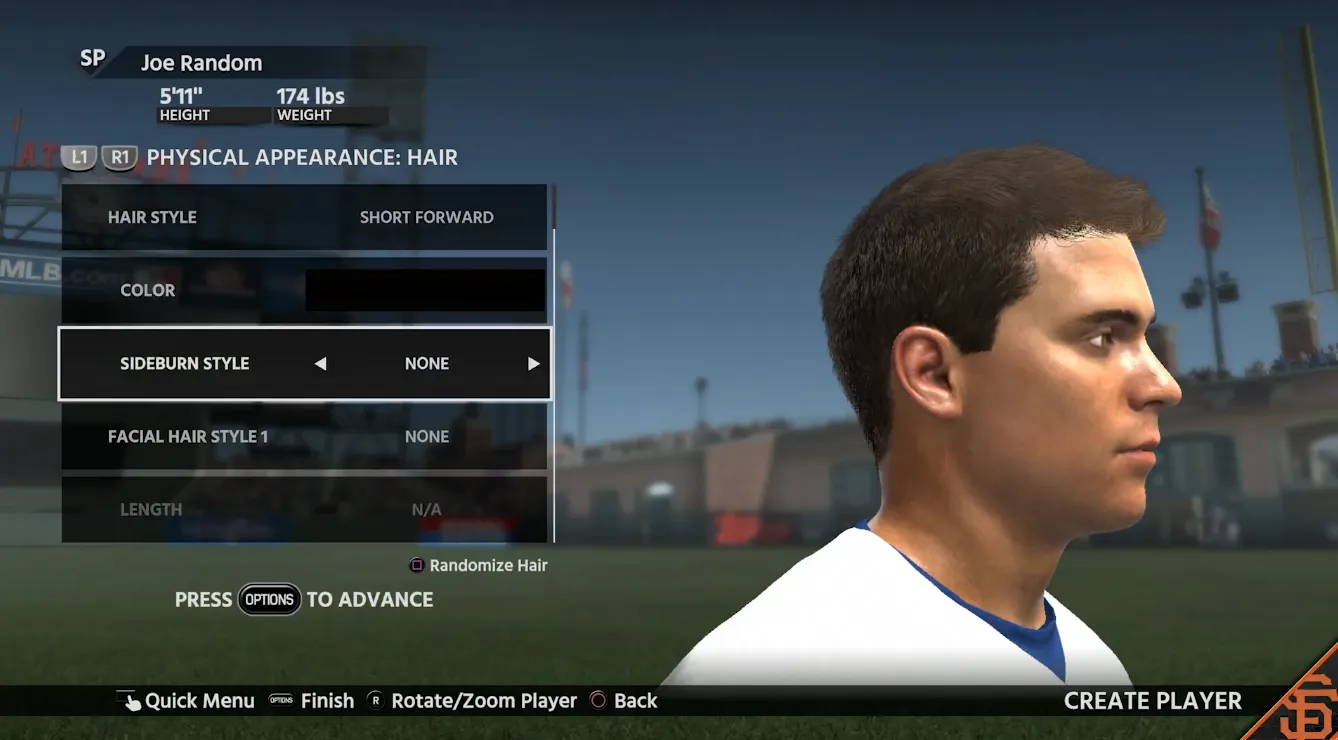Screen dimensions: 1338x740
Task: Click the circle button icon next to Back
Action: [601, 701]
